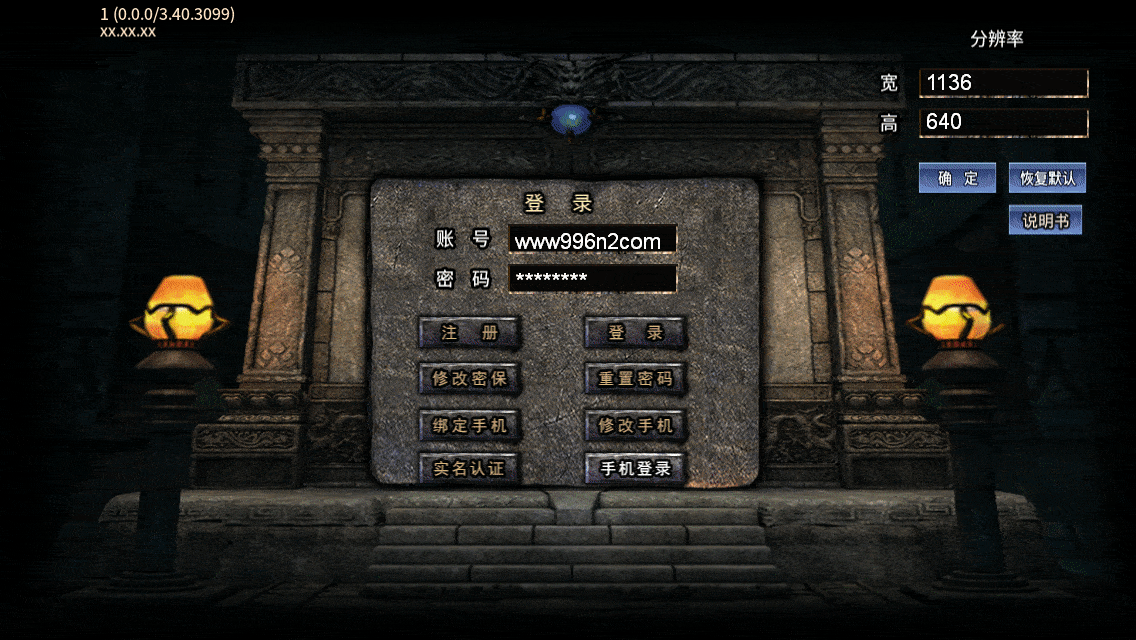
Task: Open the 说明书 manual
Action: pyautogui.click(x=1045, y=221)
